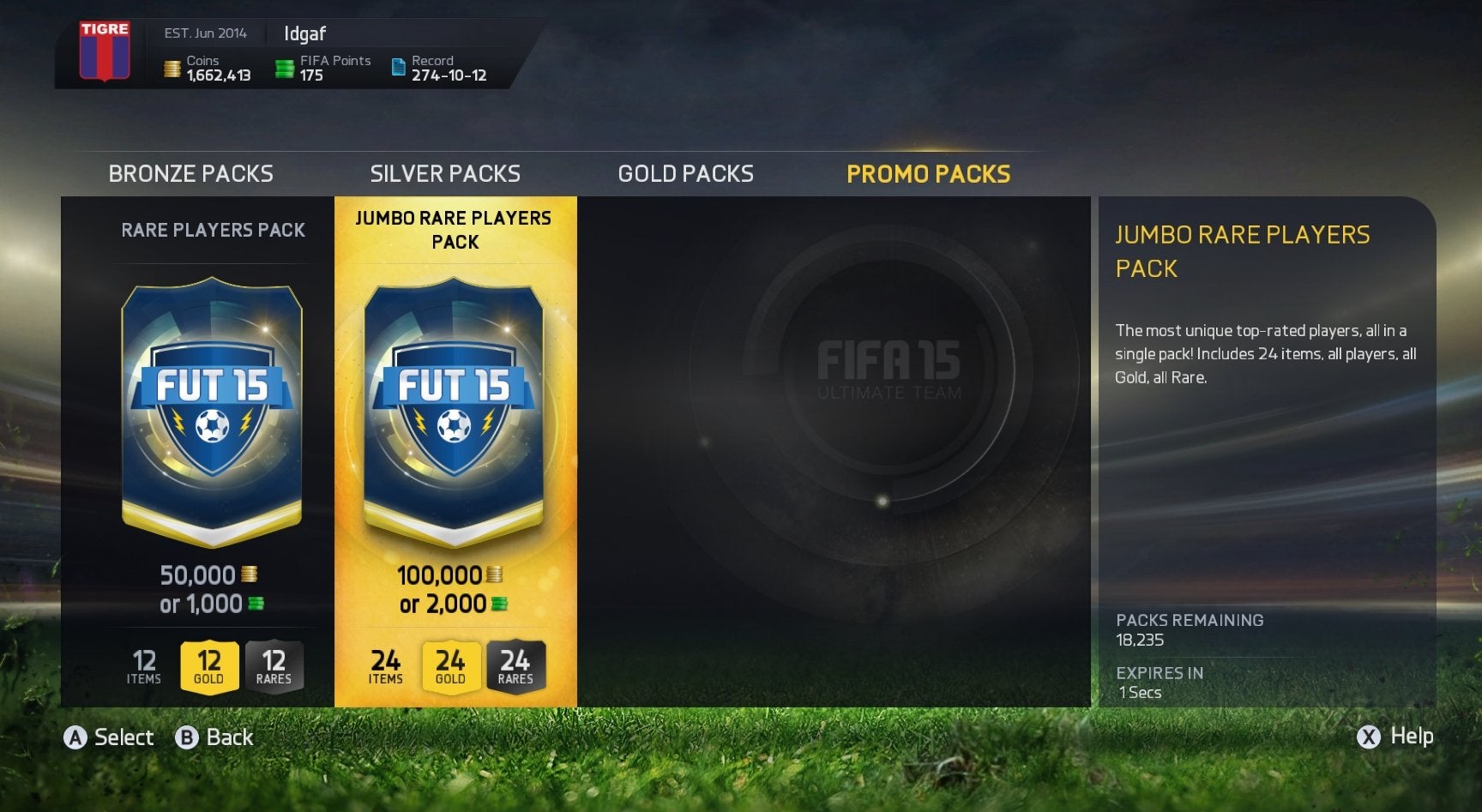Toggle the 12 RARES indicator on Rare Players Pack
The image size is (1482, 812).
coord(275,666)
